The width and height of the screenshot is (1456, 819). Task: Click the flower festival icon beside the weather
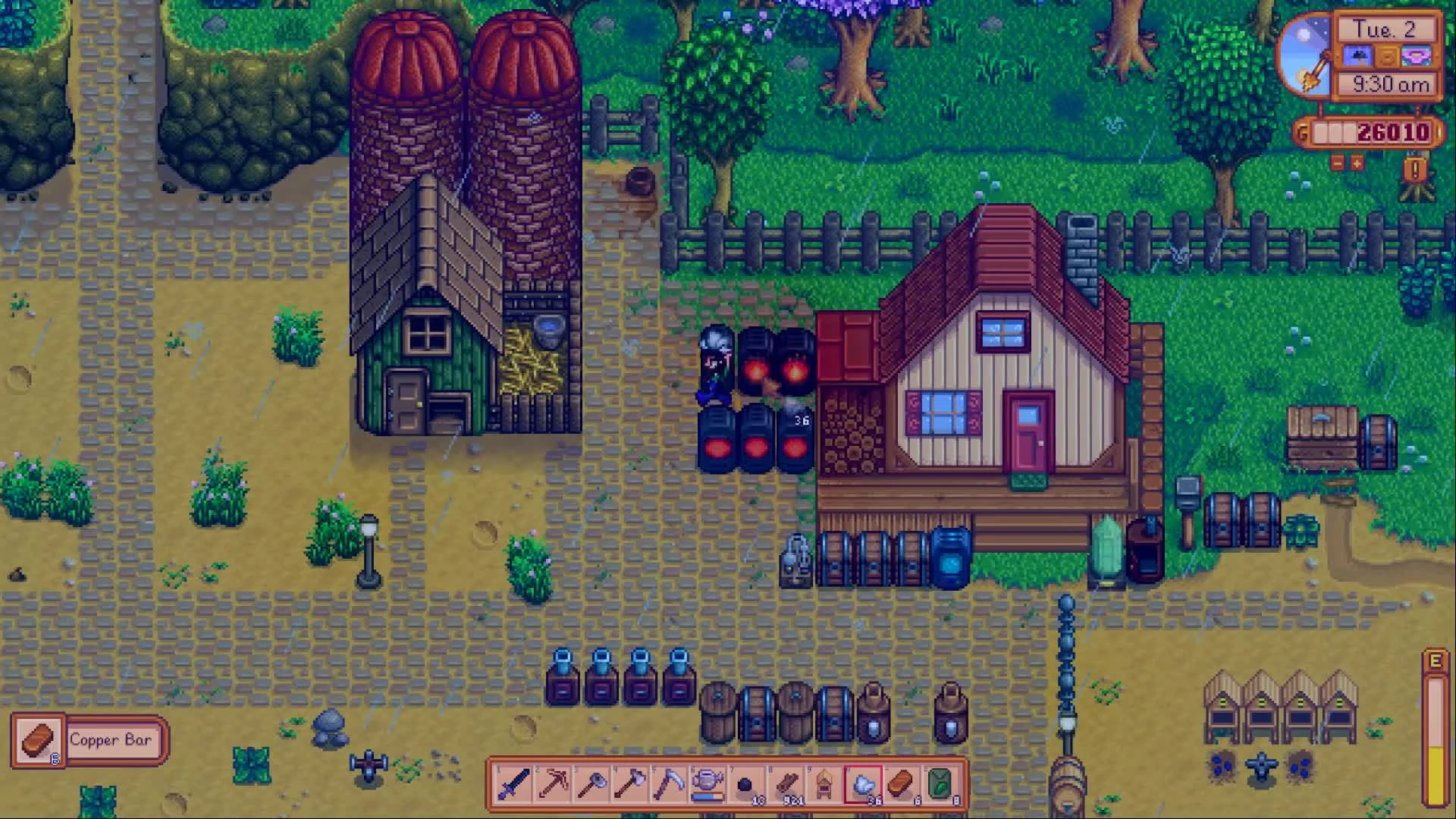click(1417, 55)
